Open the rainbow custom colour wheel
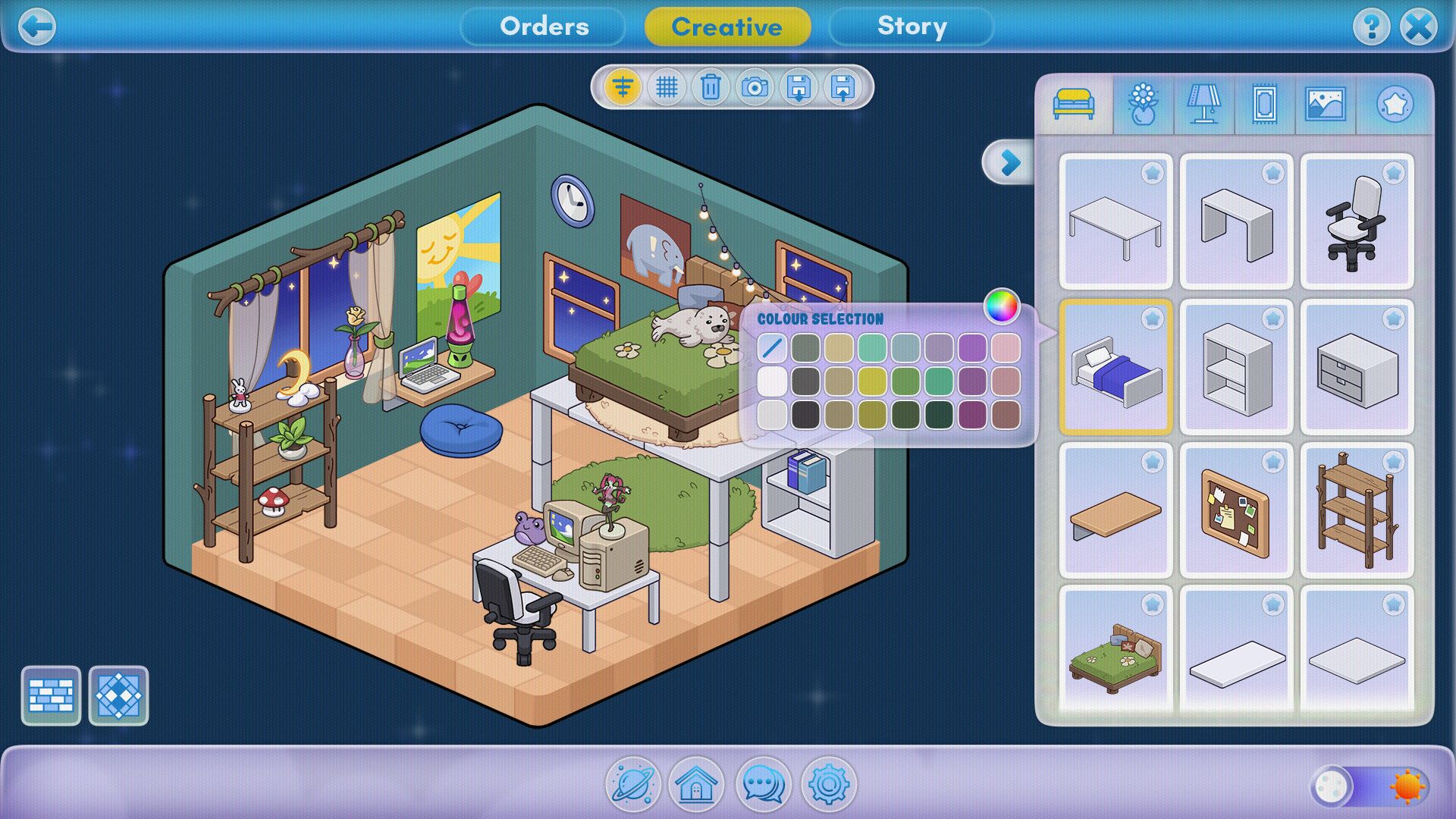 1001,306
